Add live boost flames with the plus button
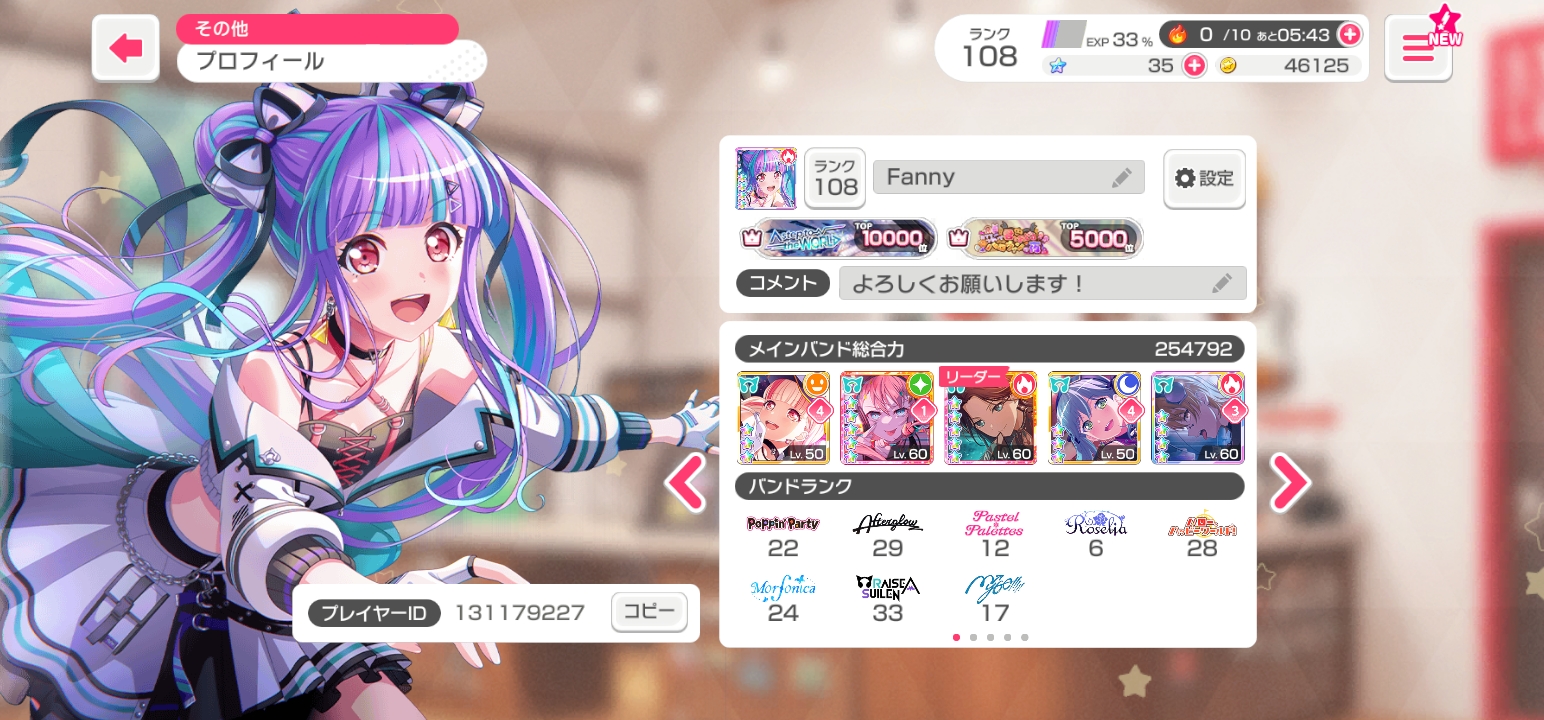The height and width of the screenshot is (720, 1544). 1349,34
